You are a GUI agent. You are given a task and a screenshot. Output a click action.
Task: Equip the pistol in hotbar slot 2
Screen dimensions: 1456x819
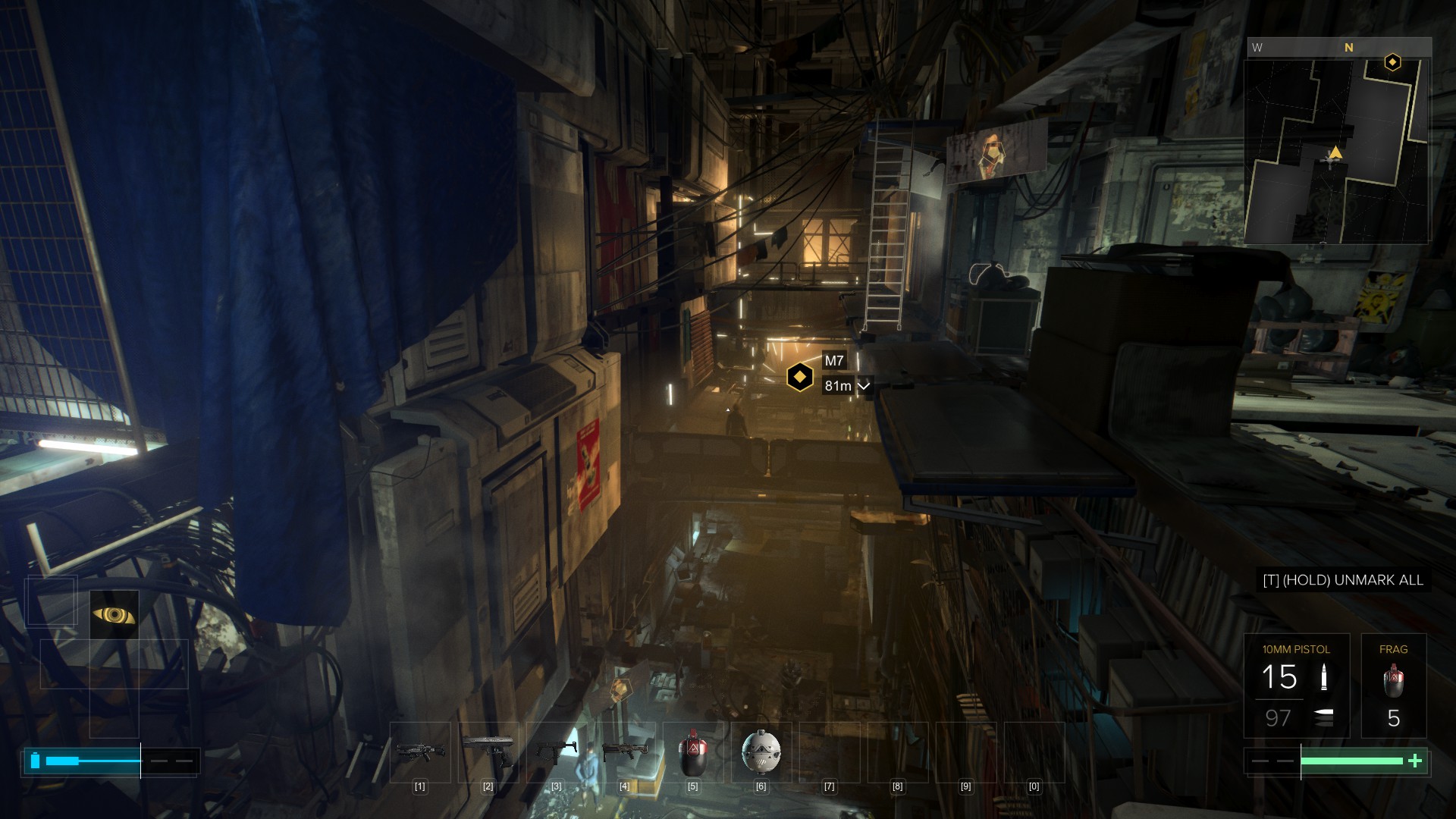click(488, 752)
